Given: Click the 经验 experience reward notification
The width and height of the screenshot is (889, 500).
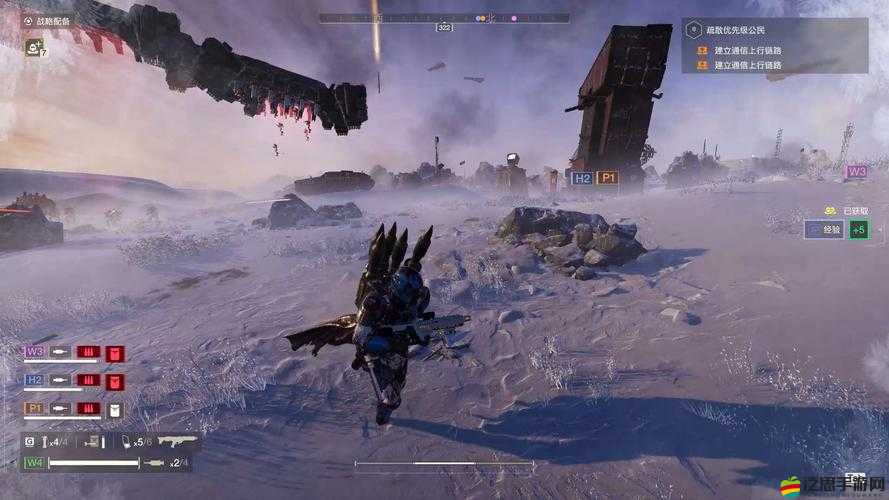Looking at the screenshot, I should click(824, 230).
